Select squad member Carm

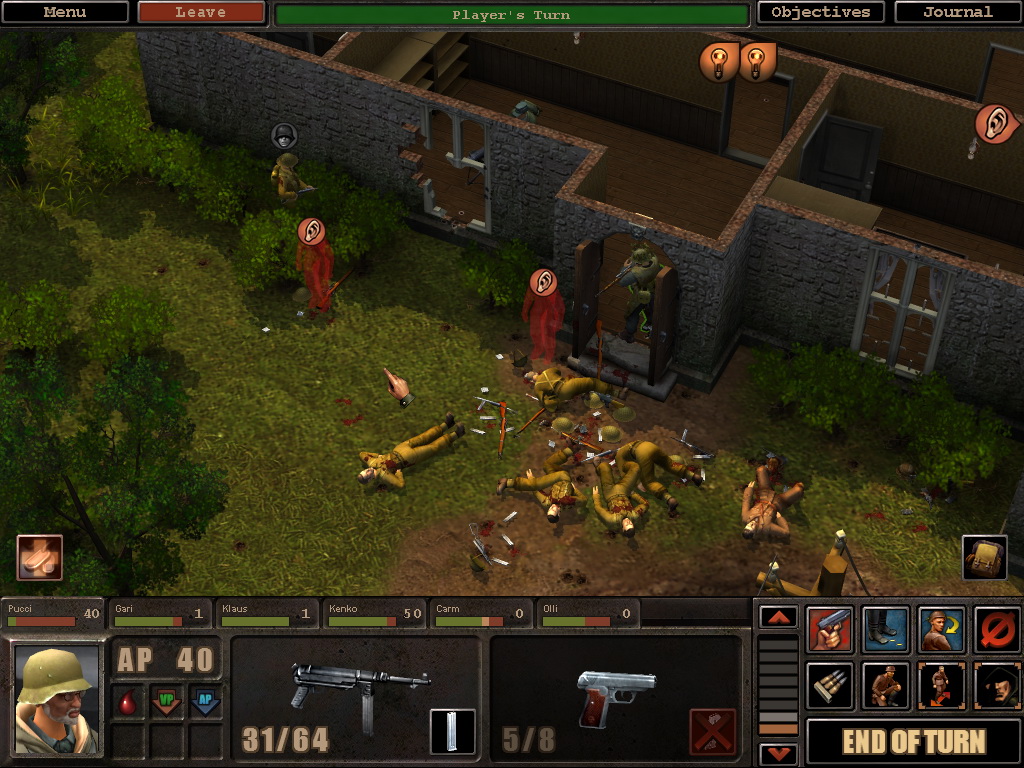482,614
